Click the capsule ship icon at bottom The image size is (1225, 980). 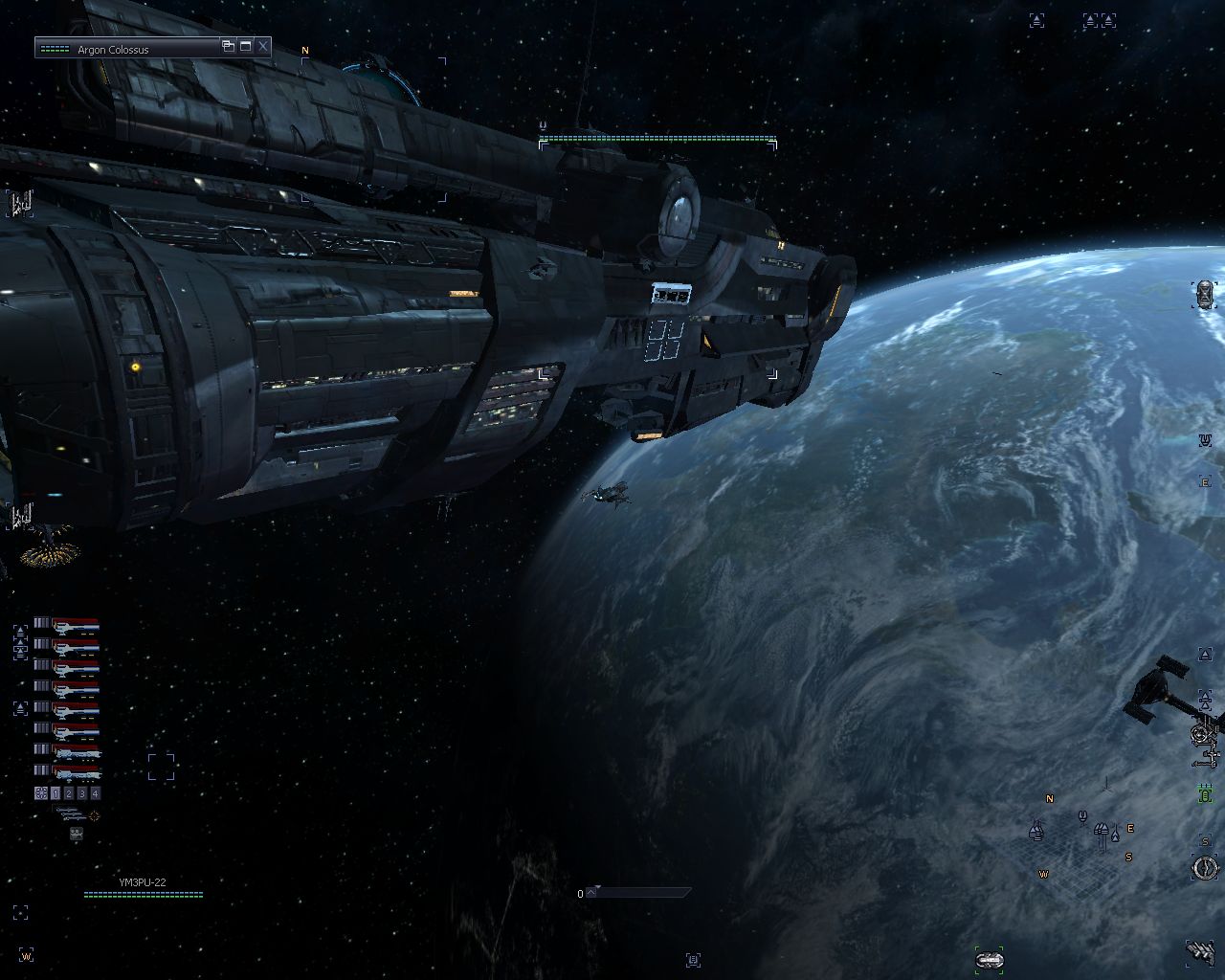[x=989, y=959]
